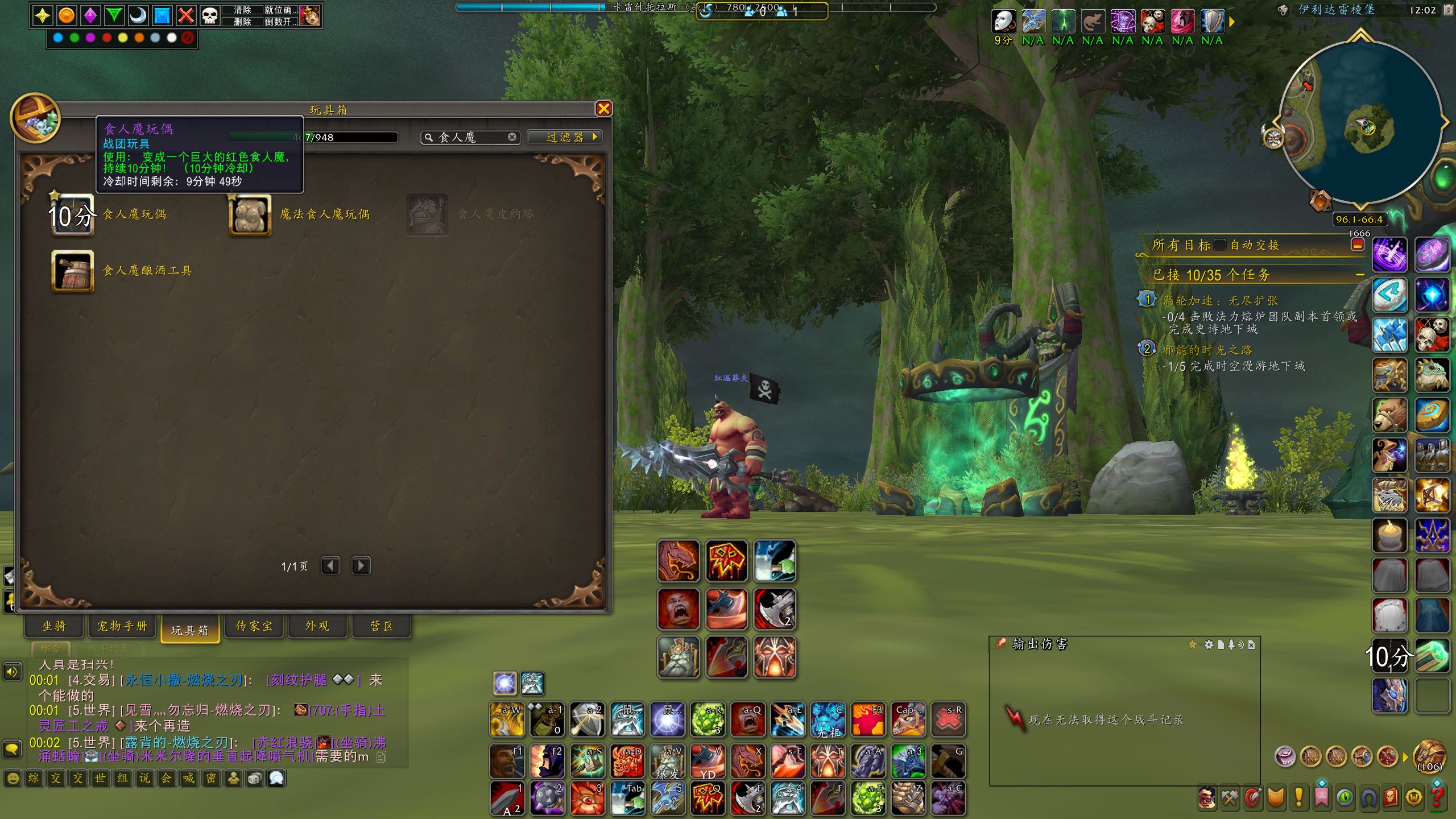Open the 过滤器 filter dropdown
Viewport: 1456px width, 819px height.
point(564,137)
